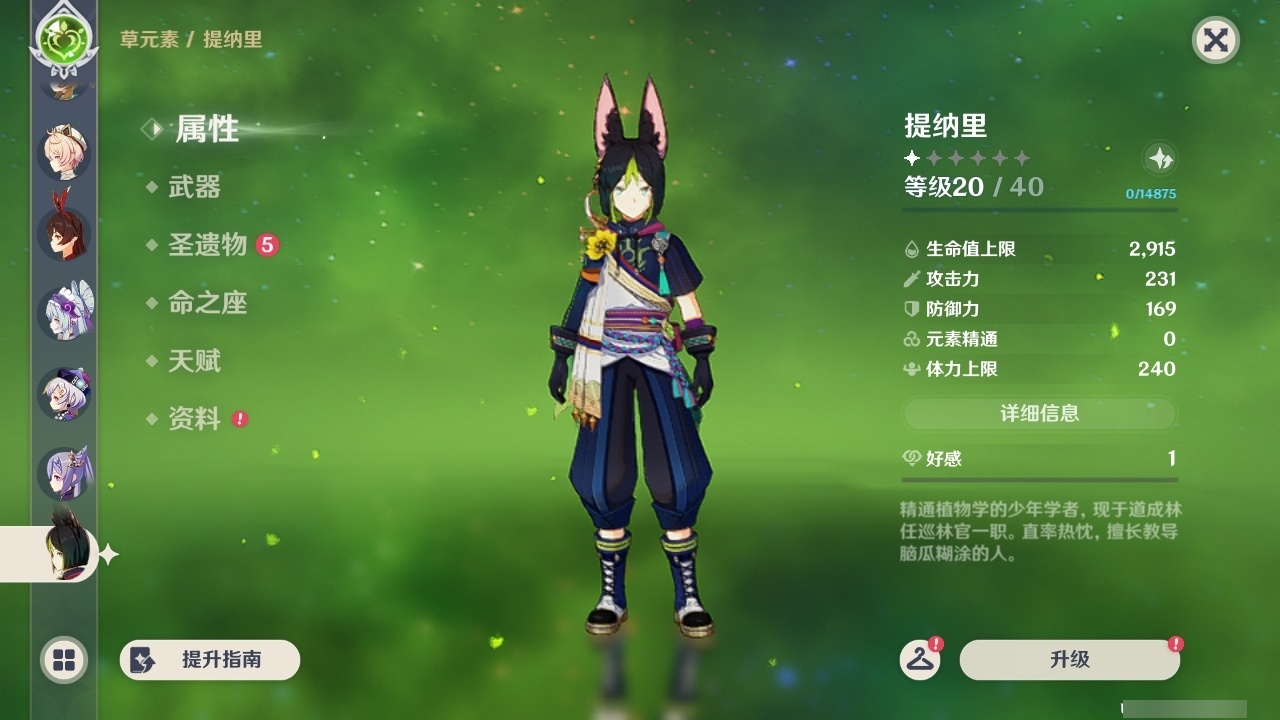Switch to the 武器 tab
Screen dimensions: 1280x720
(196, 187)
